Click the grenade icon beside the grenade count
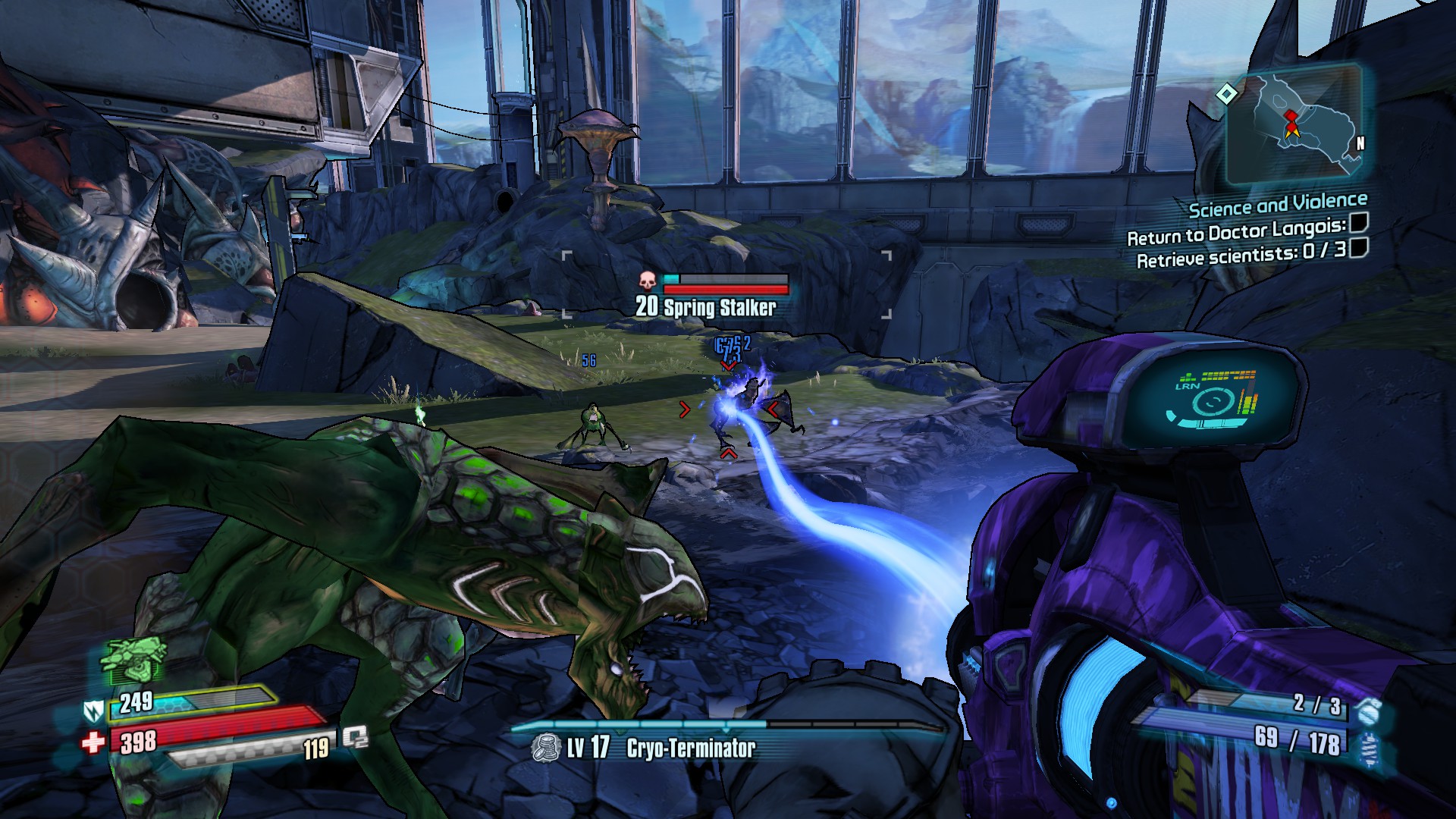Image resolution: width=1456 pixels, height=819 pixels. click(1368, 711)
